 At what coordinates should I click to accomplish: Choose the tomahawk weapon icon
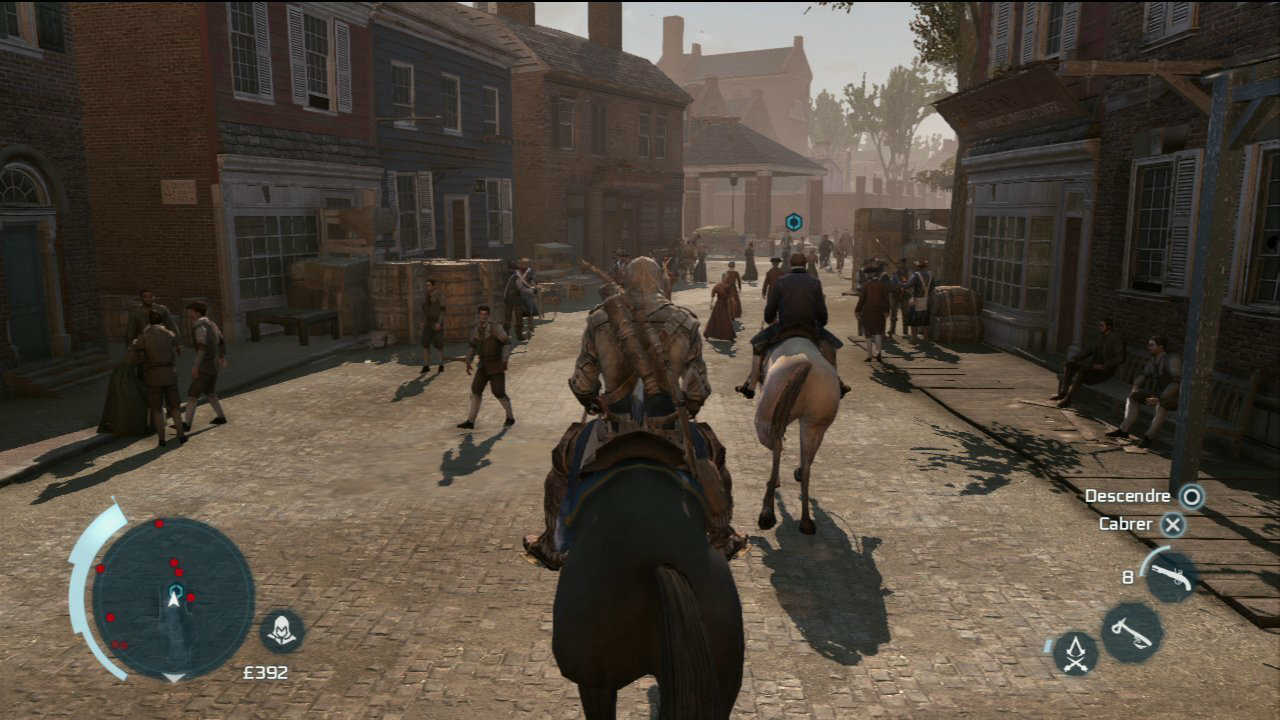pyautogui.click(x=1131, y=632)
